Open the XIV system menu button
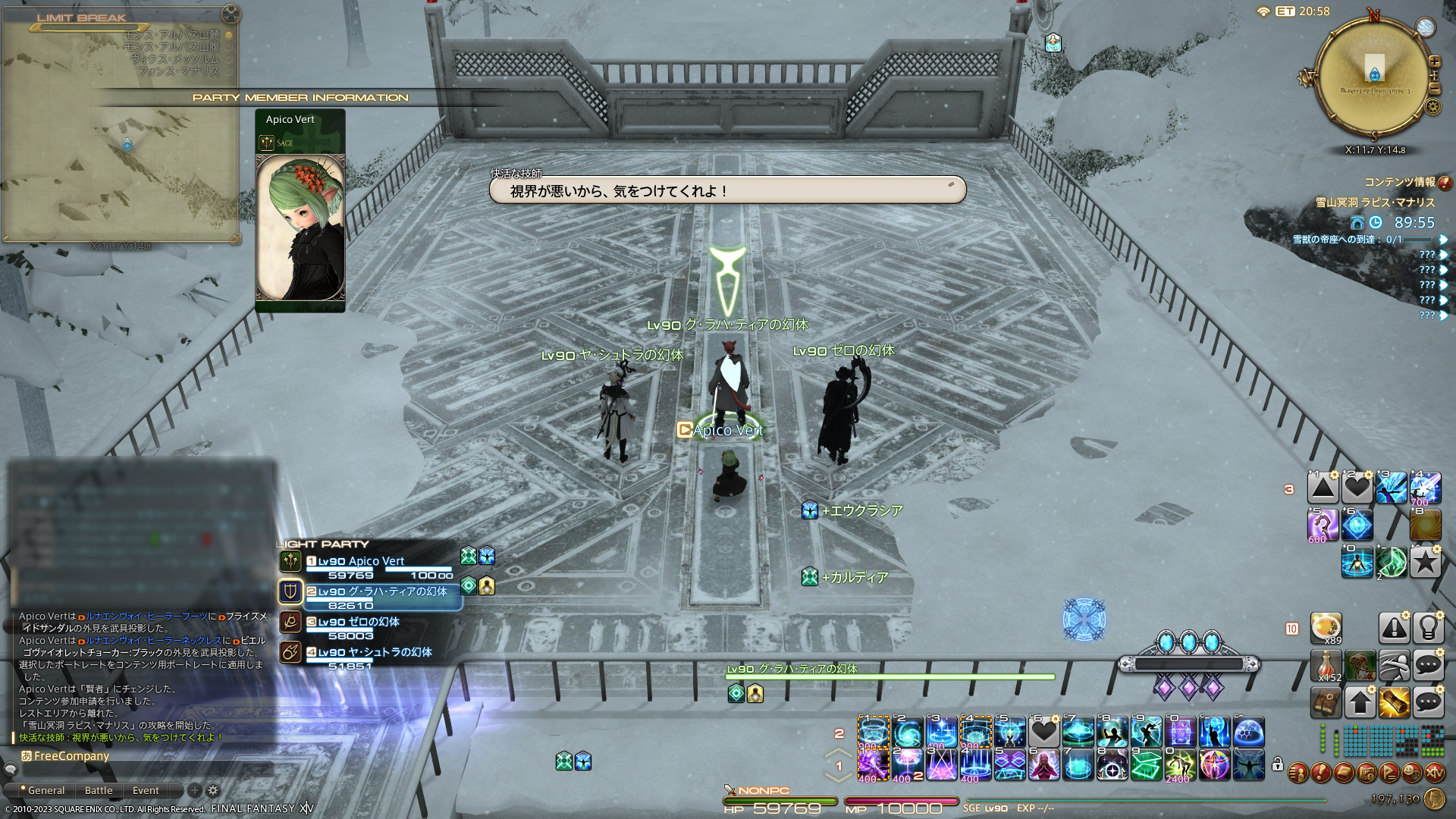 pyautogui.click(x=1435, y=773)
